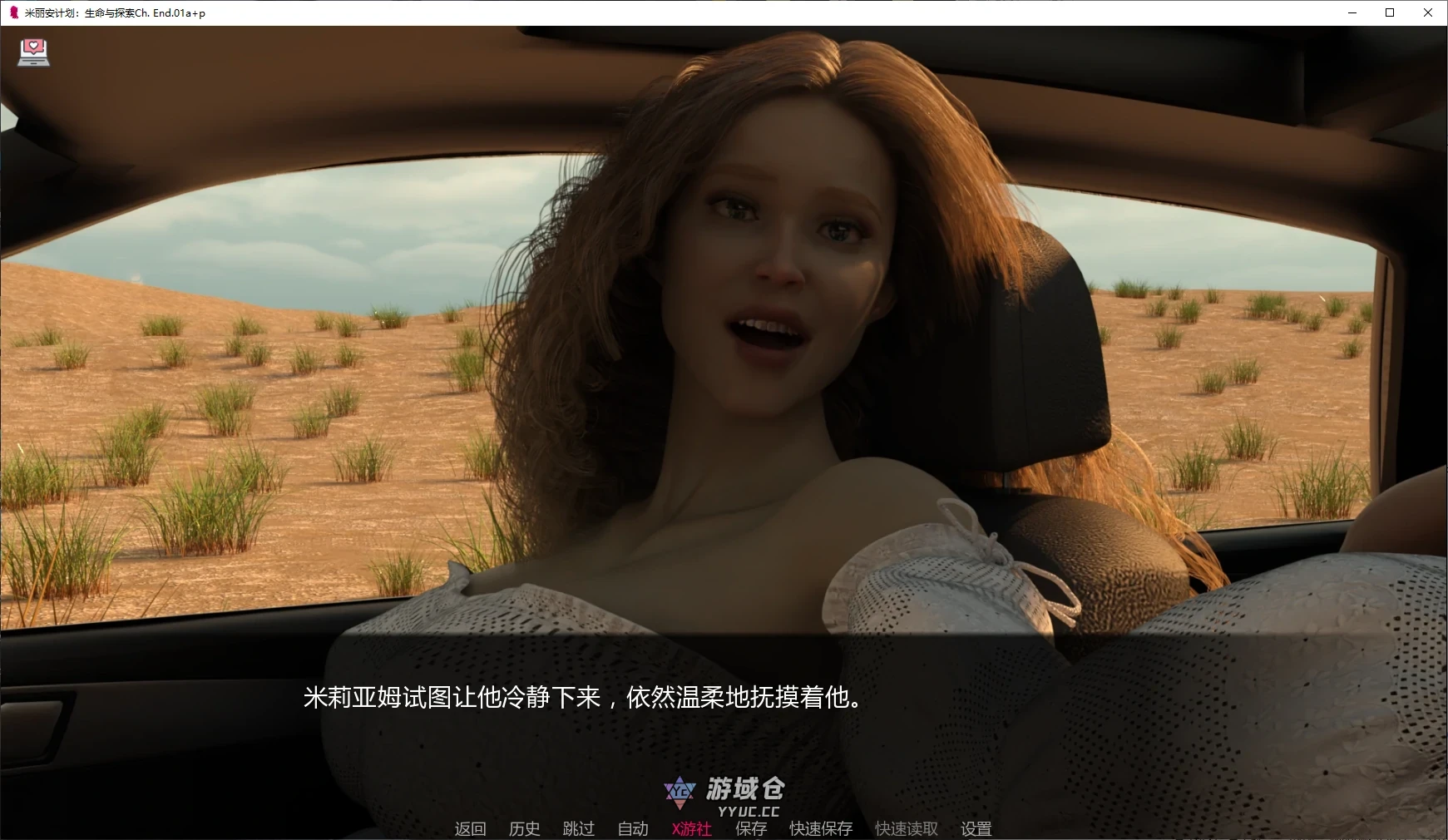Minimize the game window
Viewport: 1448px width, 840px height.
[x=1352, y=12]
